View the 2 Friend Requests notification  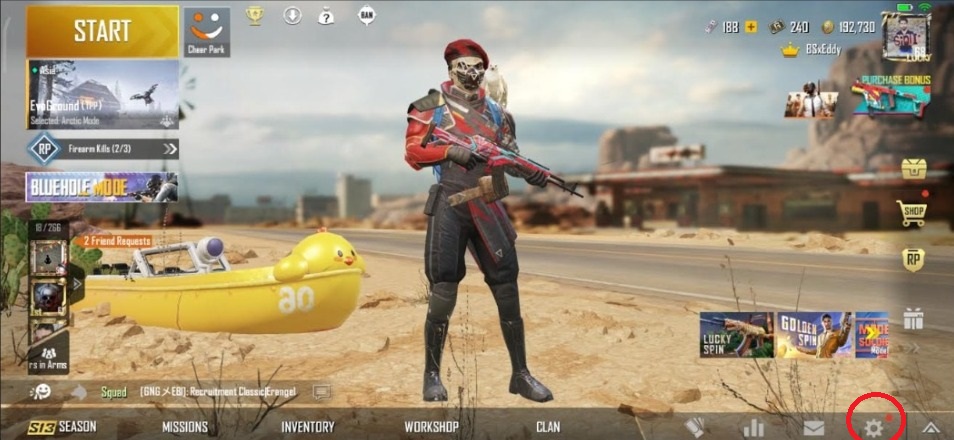pos(117,241)
